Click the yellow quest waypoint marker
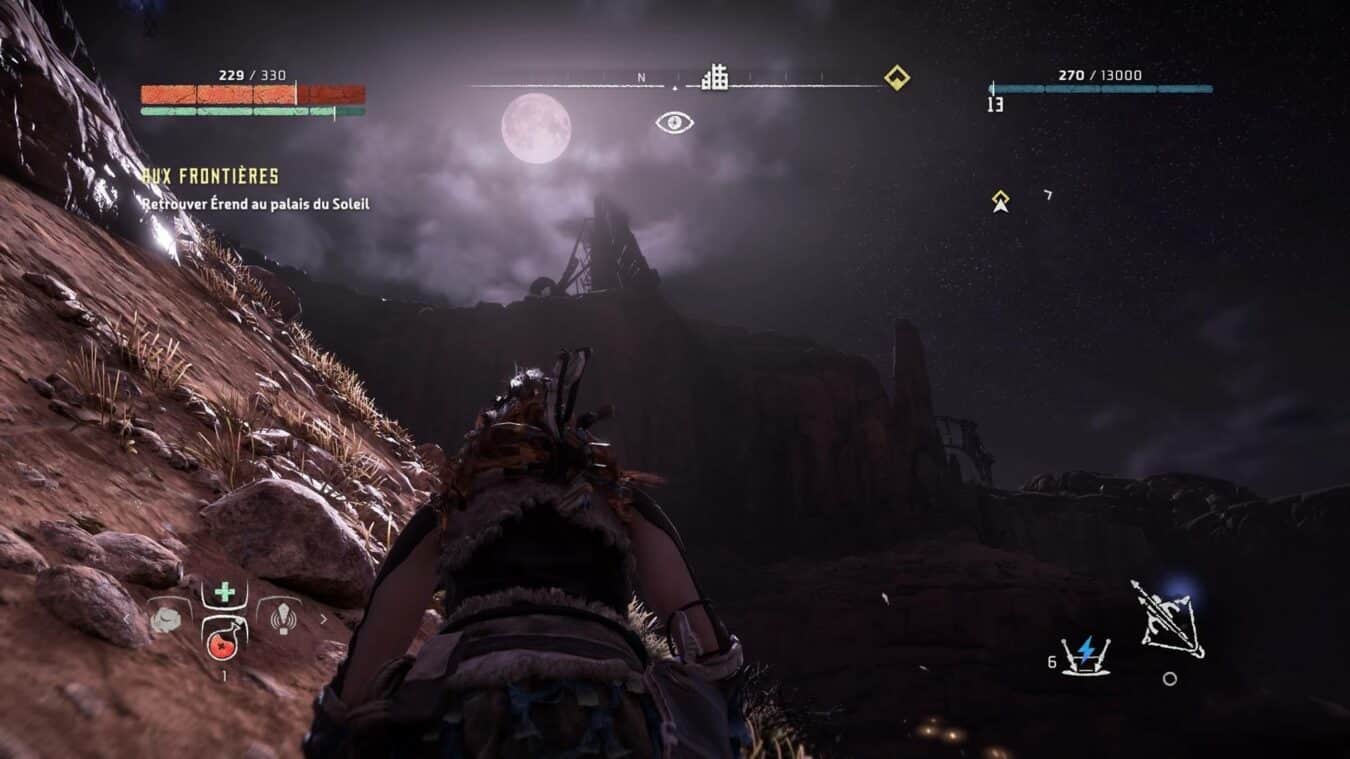 (x=1000, y=201)
